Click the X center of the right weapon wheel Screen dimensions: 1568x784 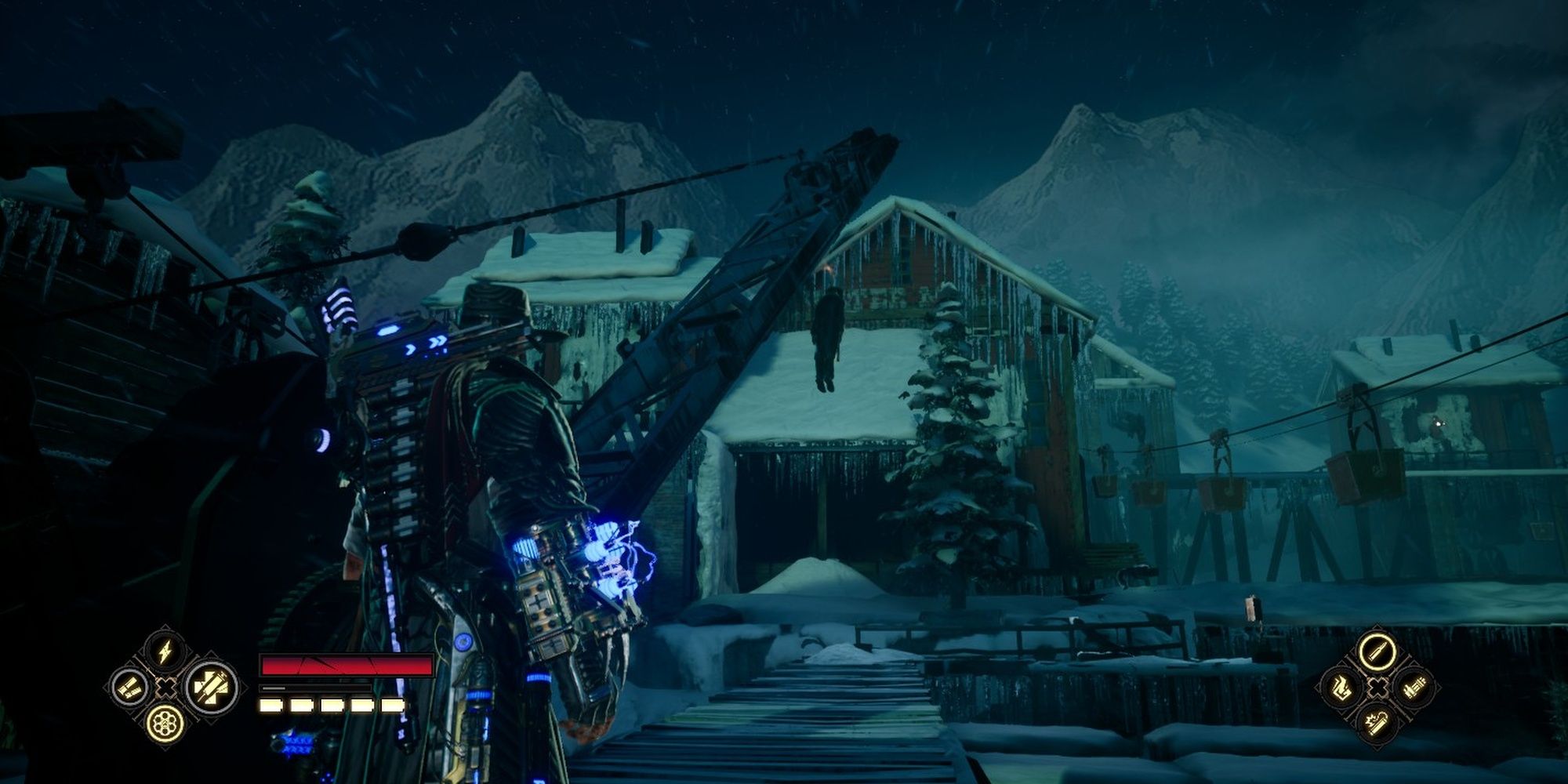coord(1377,688)
